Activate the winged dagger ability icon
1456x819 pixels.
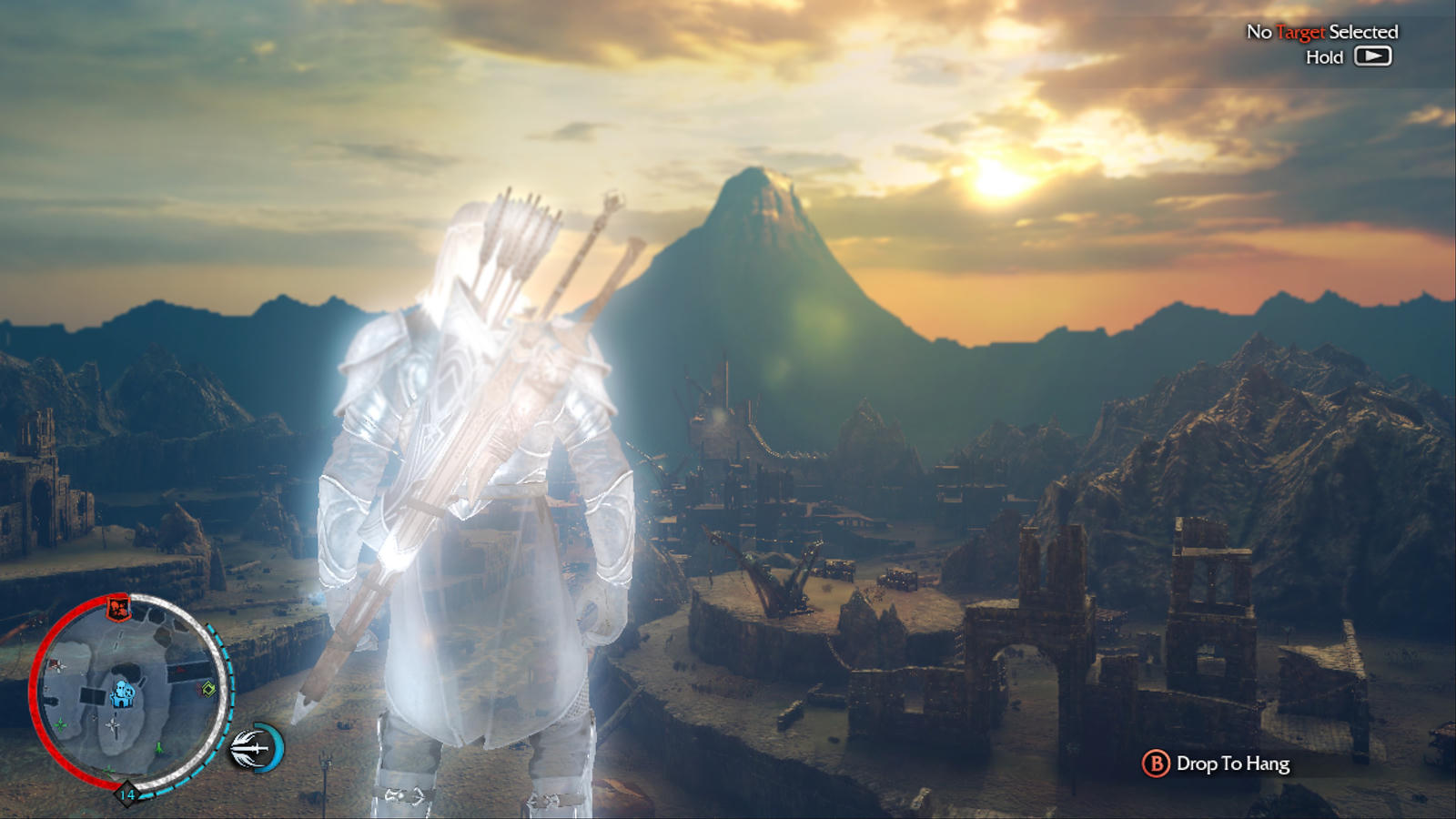pos(253,748)
